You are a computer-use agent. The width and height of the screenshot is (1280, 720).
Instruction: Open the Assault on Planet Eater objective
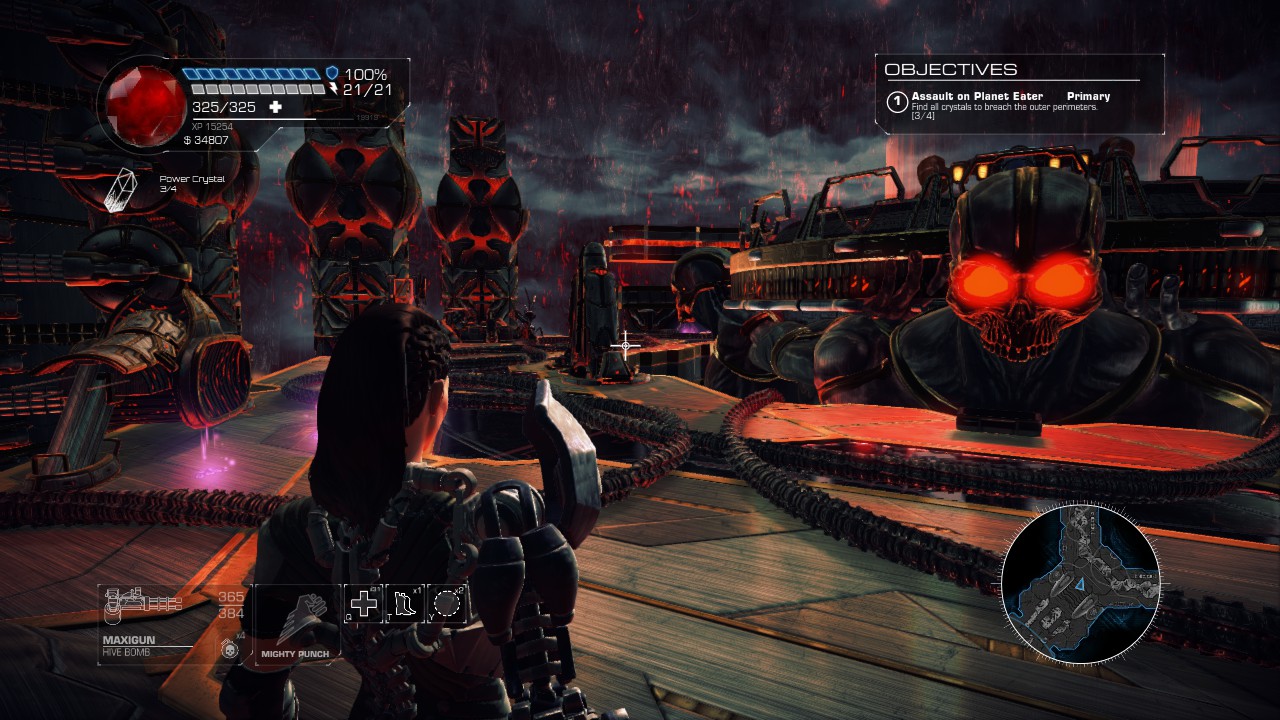tap(977, 97)
